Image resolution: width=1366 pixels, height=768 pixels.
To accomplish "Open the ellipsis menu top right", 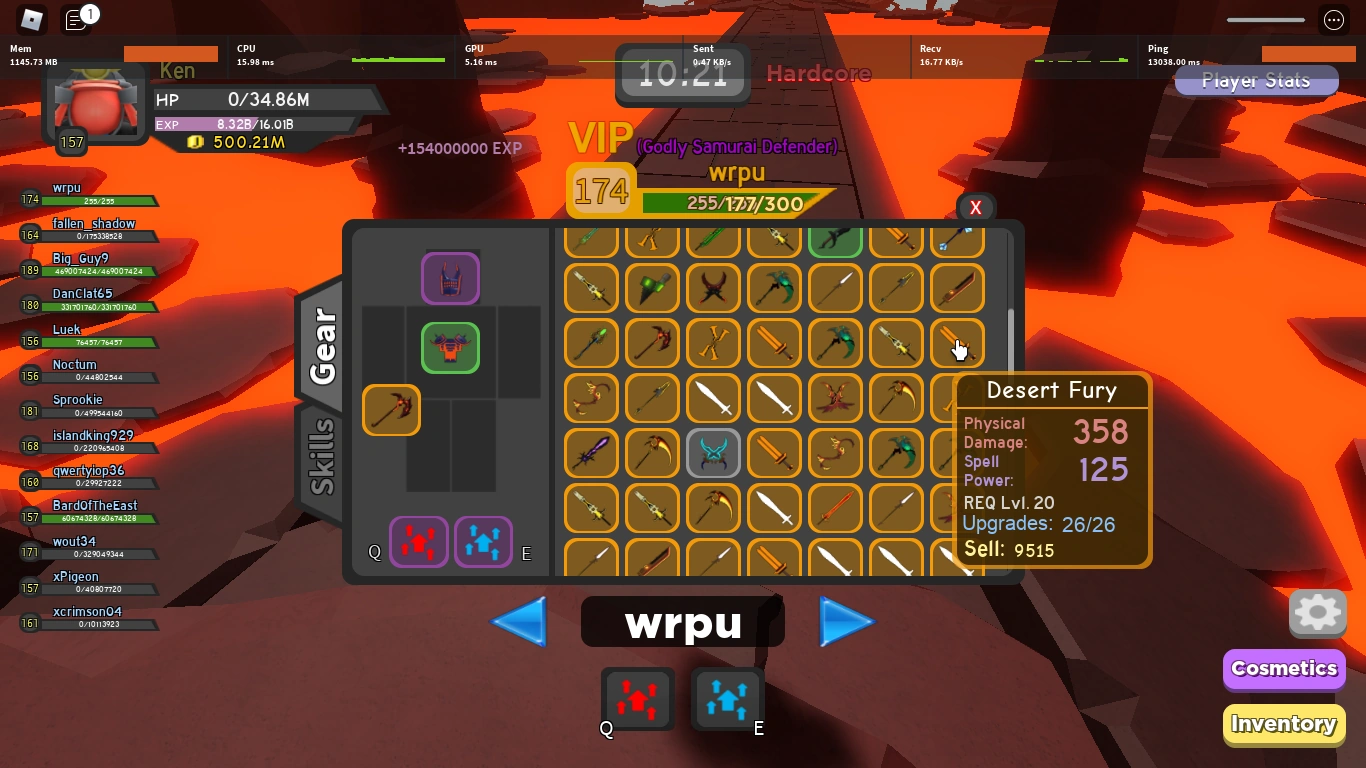I will 1333,20.
